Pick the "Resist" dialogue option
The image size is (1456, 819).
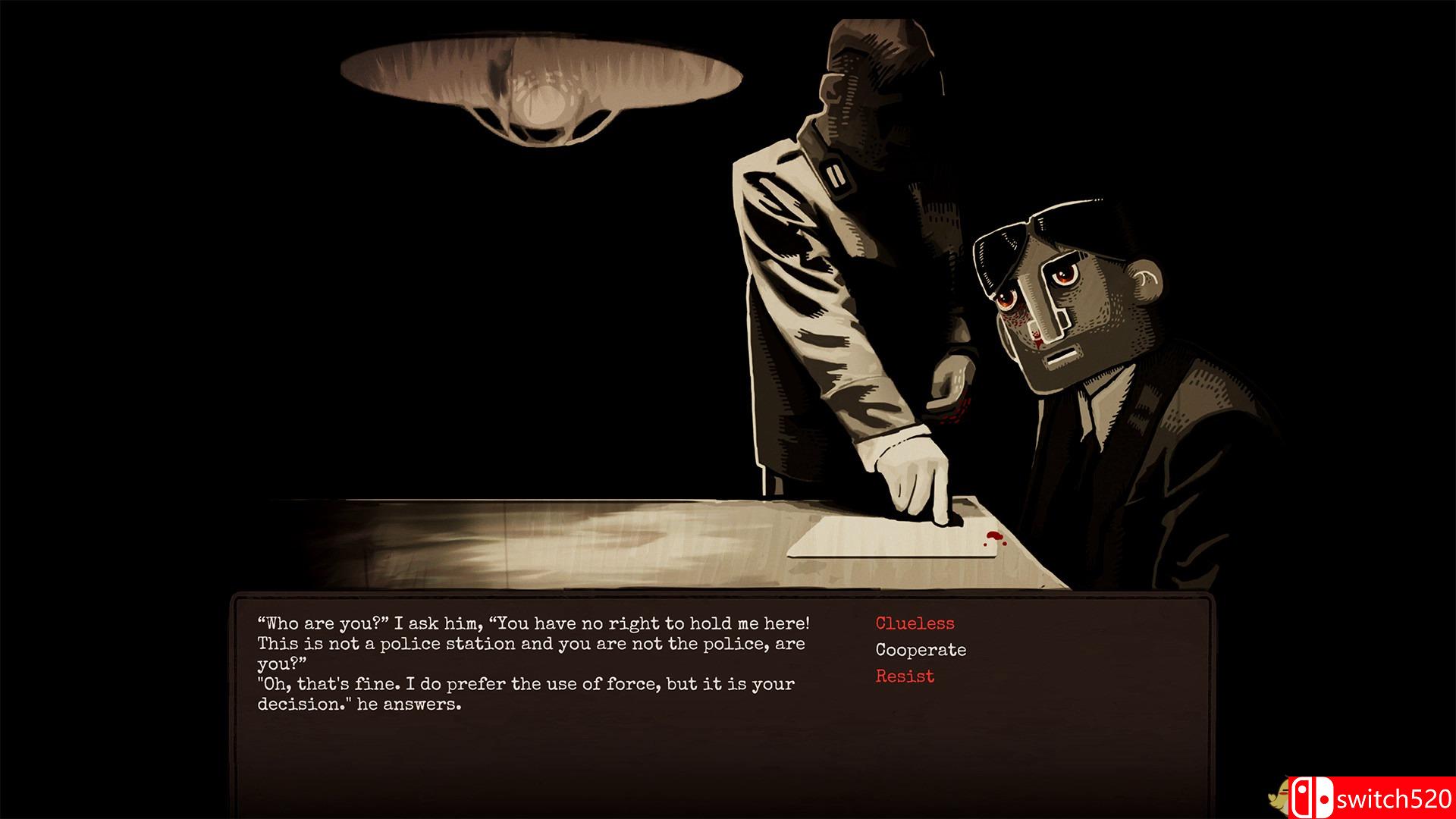click(x=903, y=676)
